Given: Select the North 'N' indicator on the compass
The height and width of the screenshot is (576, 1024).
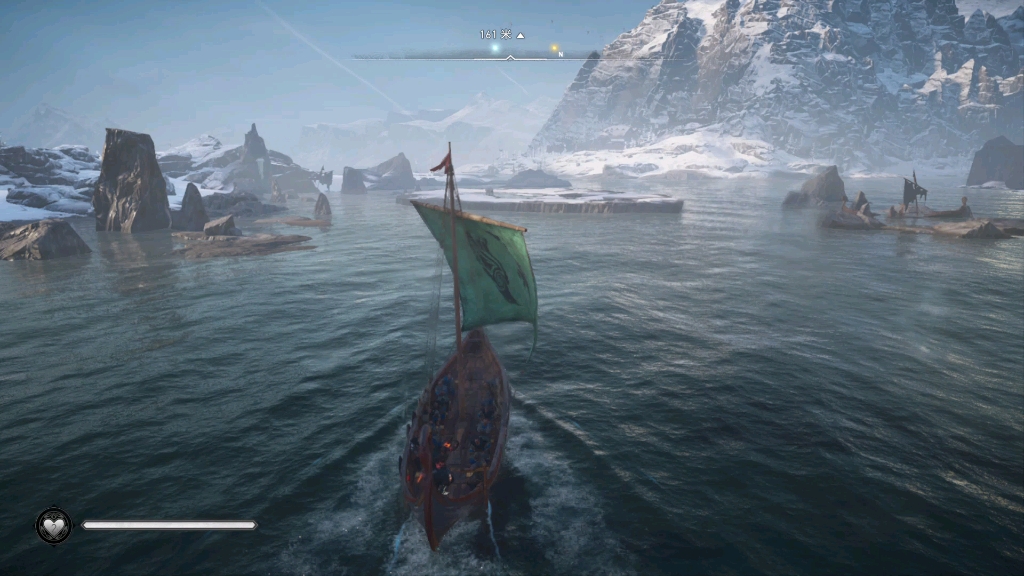Looking at the screenshot, I should pos(560,54).
